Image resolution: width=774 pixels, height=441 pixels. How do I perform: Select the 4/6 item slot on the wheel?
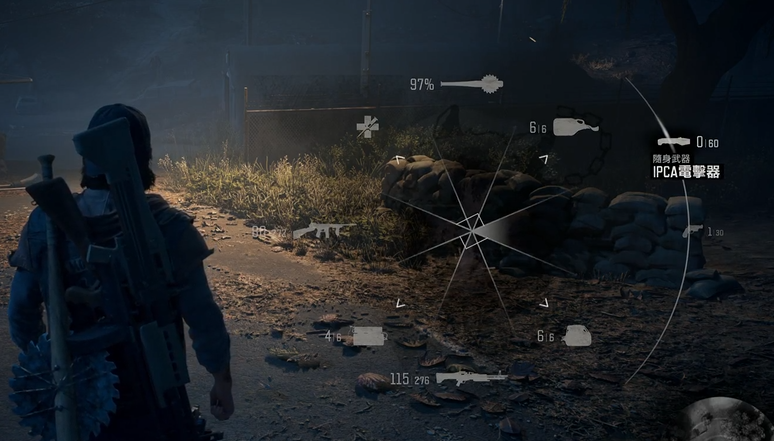(368, 336)
